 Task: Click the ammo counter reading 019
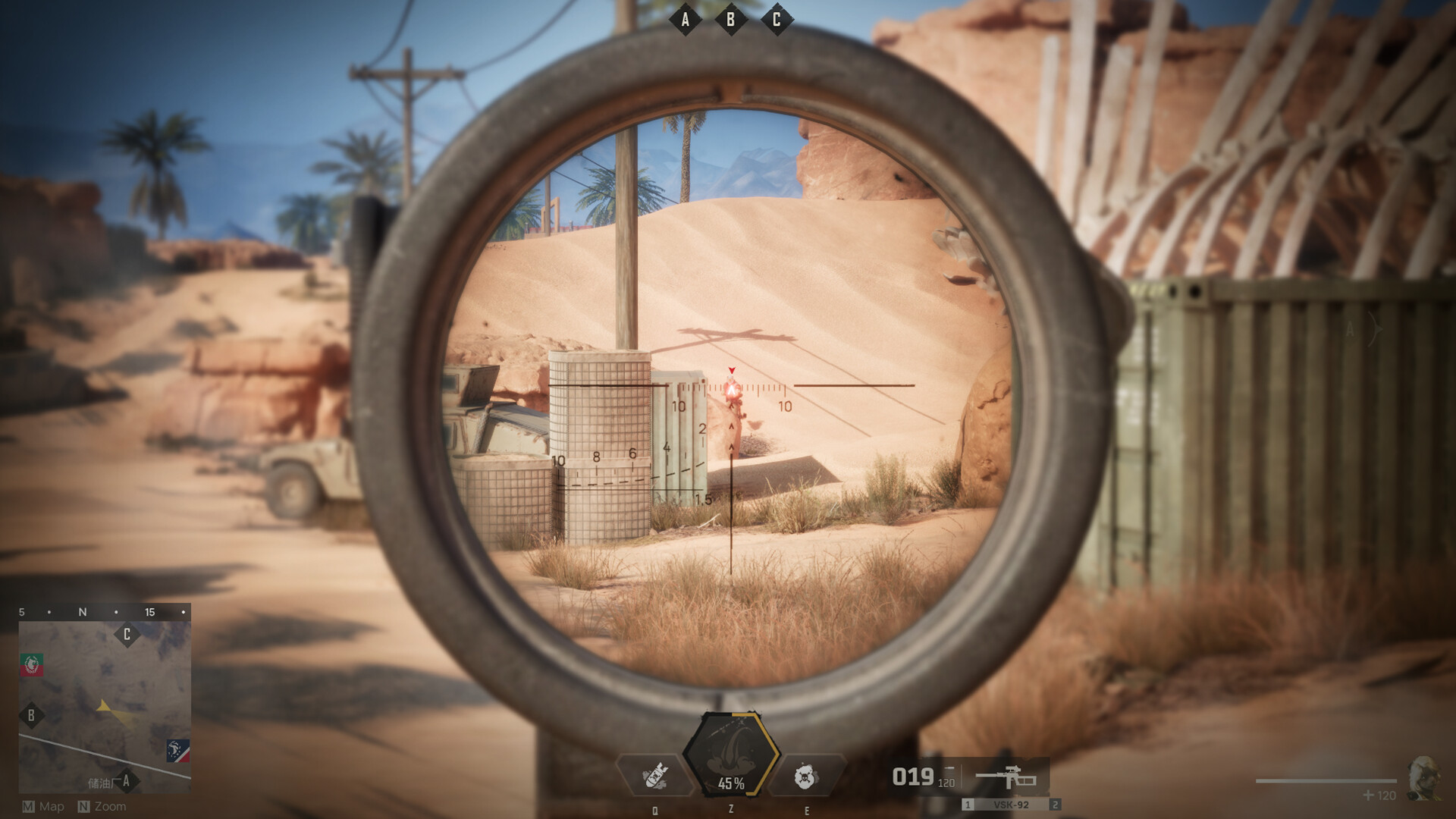point(914,776)
